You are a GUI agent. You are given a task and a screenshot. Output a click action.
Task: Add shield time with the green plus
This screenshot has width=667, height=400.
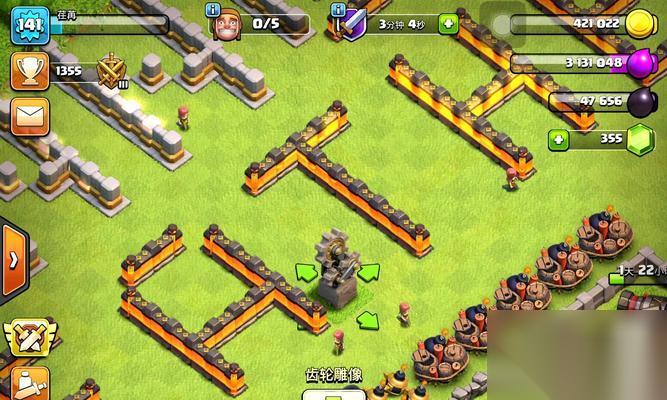pyautogui.click(x=447, y=23)
